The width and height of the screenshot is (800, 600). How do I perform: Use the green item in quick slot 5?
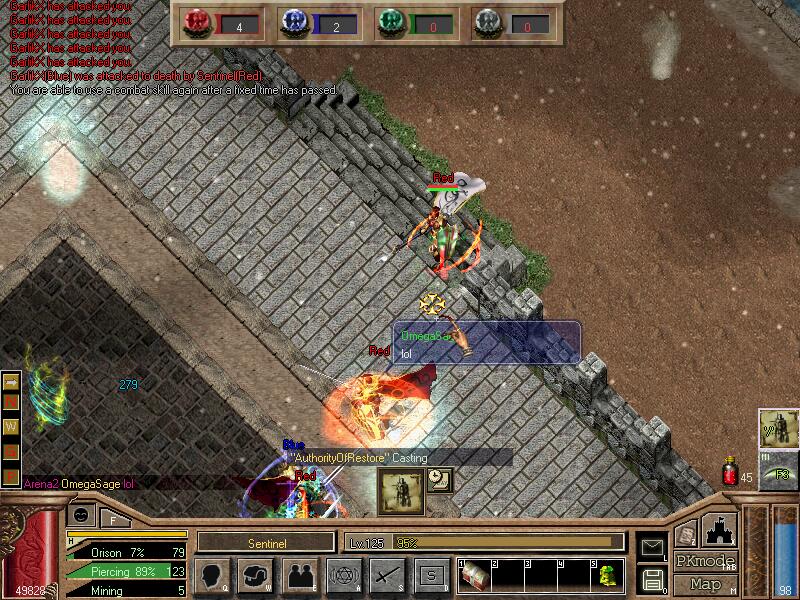point(607,576)
